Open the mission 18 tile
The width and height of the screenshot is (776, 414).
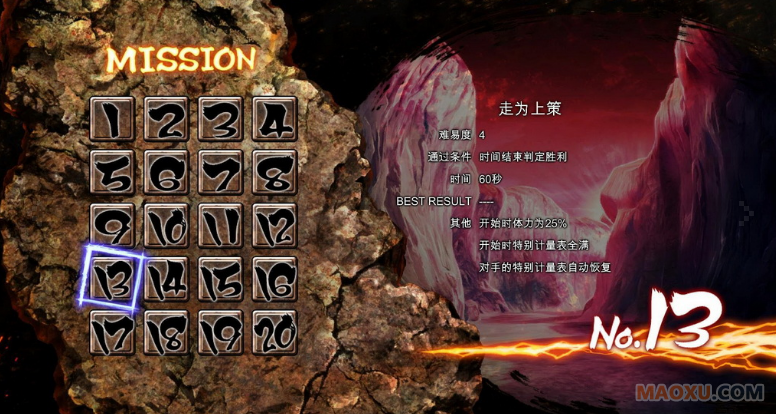(x=167, y=332)
